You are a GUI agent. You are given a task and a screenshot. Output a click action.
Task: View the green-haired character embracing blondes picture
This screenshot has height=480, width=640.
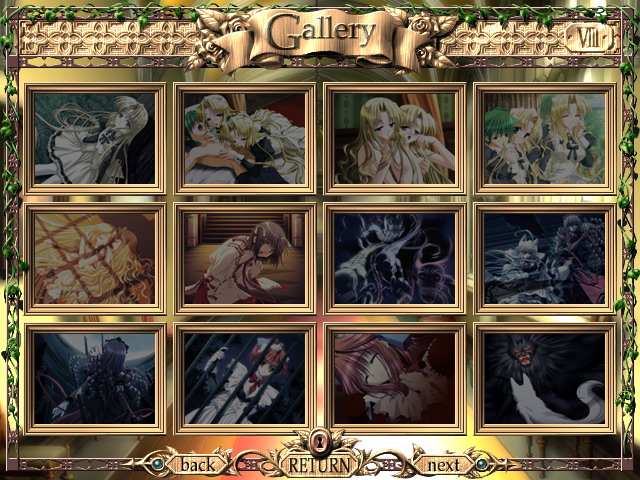246,138
